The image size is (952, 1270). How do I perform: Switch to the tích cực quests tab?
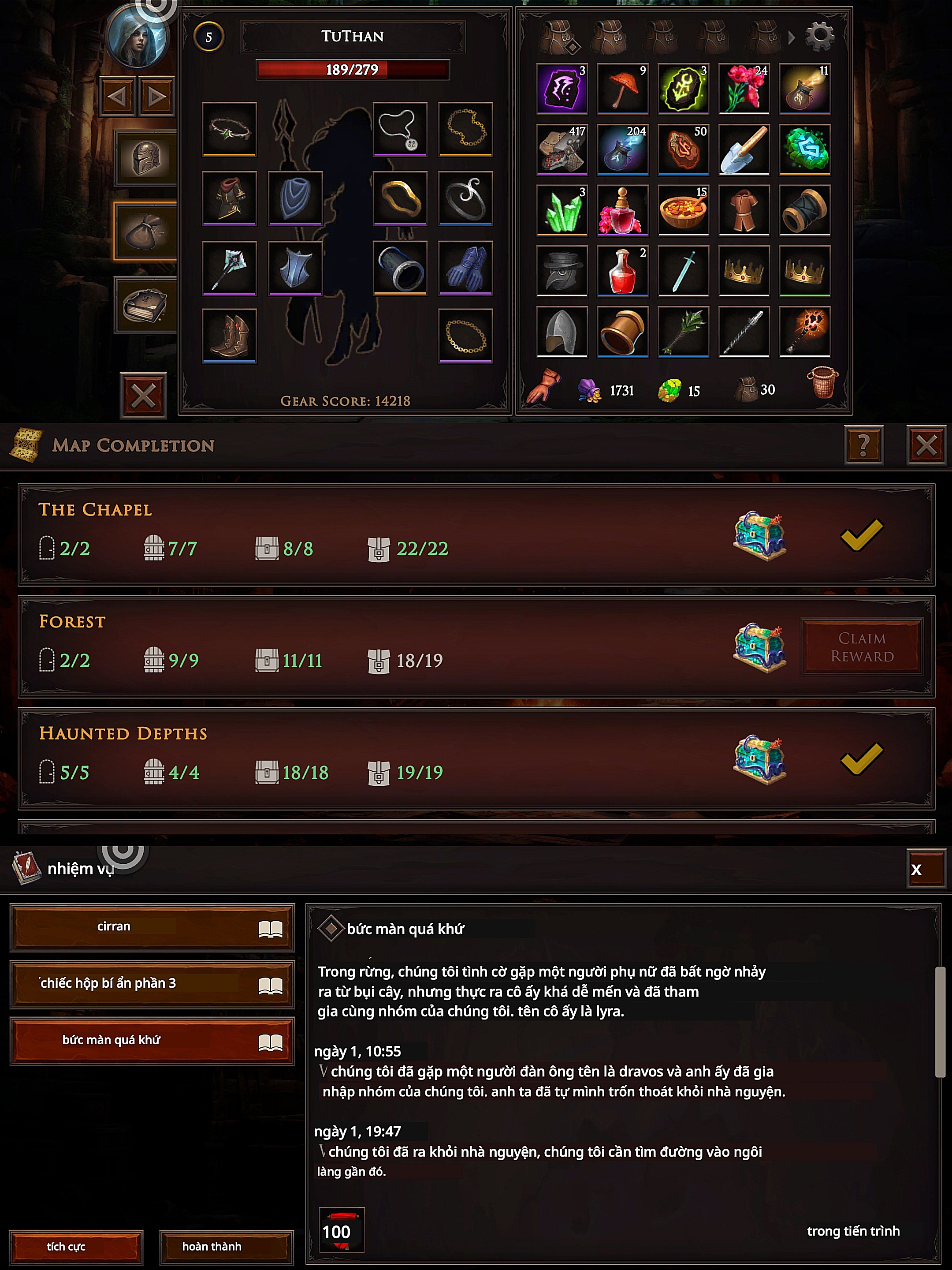pyautogui.click(x=76, y=1247)
